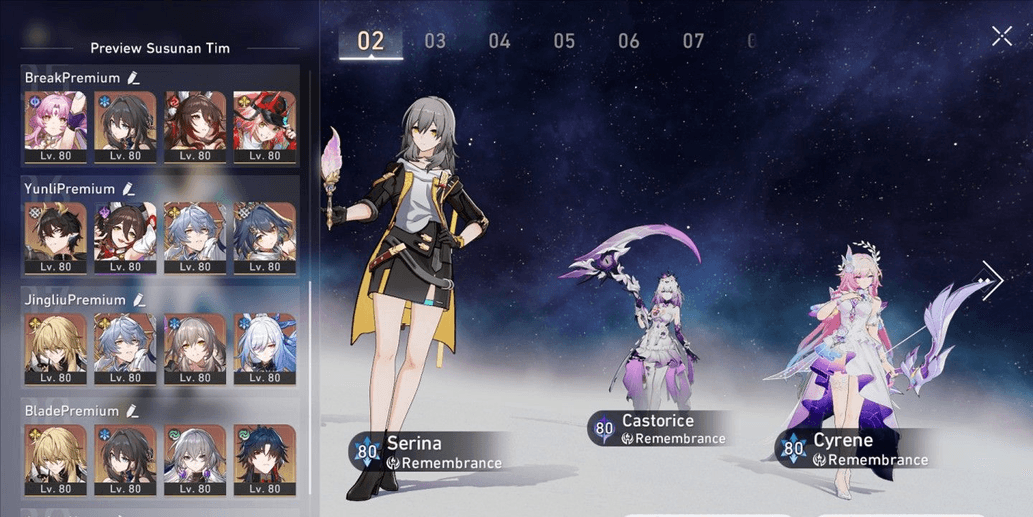Switch to team tab 07
Screen dimensions: 1033x517
pos(693,41)
